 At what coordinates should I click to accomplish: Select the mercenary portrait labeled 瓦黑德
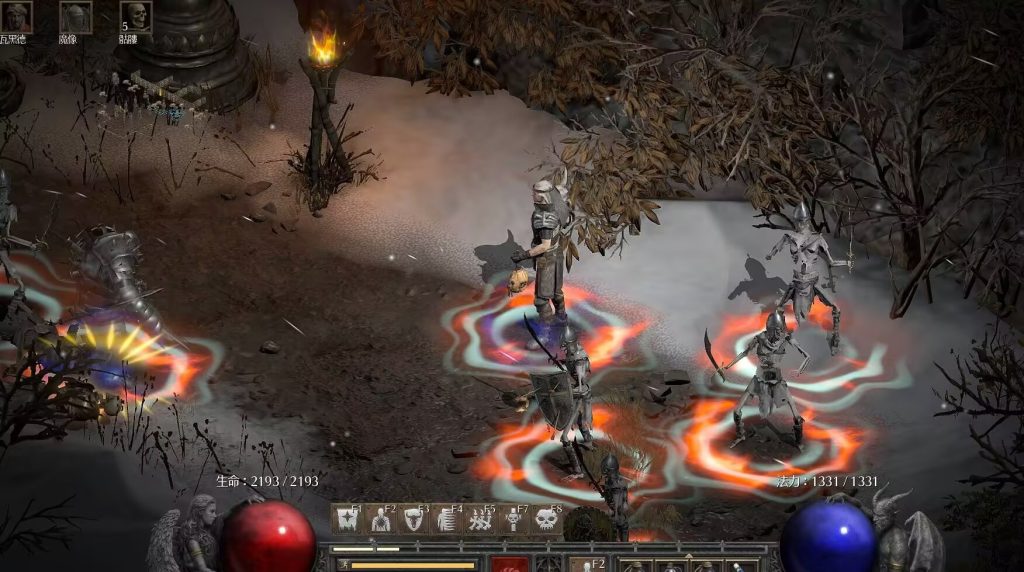(16, 17)
